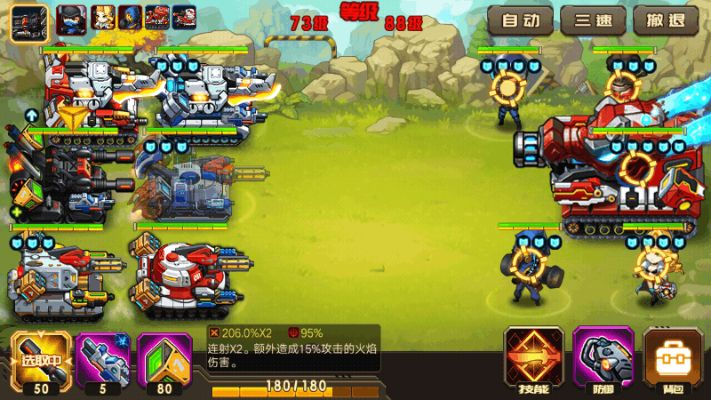Retreat using the 撤退 button

[x=665, y=20]
